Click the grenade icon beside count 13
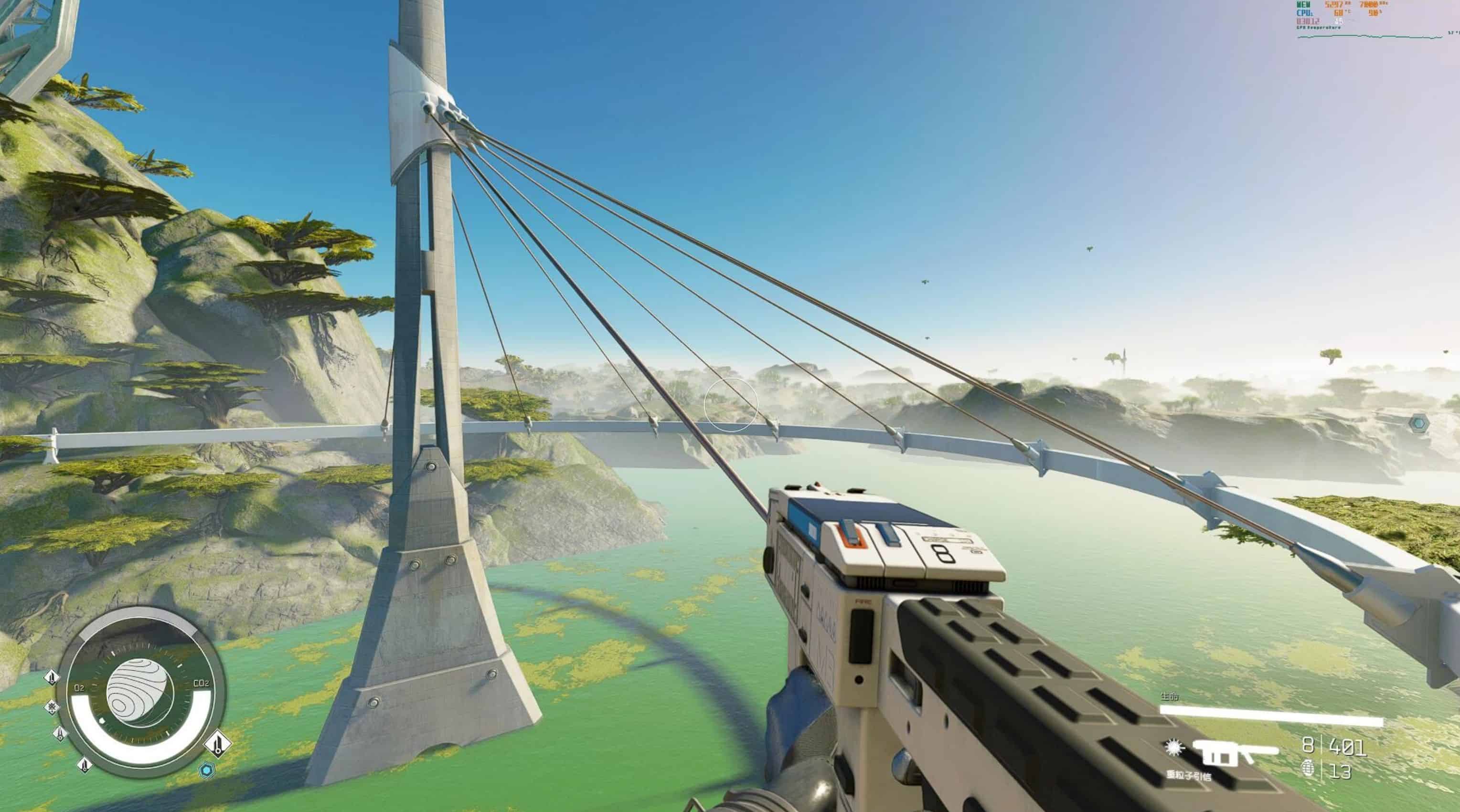This screenshot has width=1460, height=812. (1308, 769)
